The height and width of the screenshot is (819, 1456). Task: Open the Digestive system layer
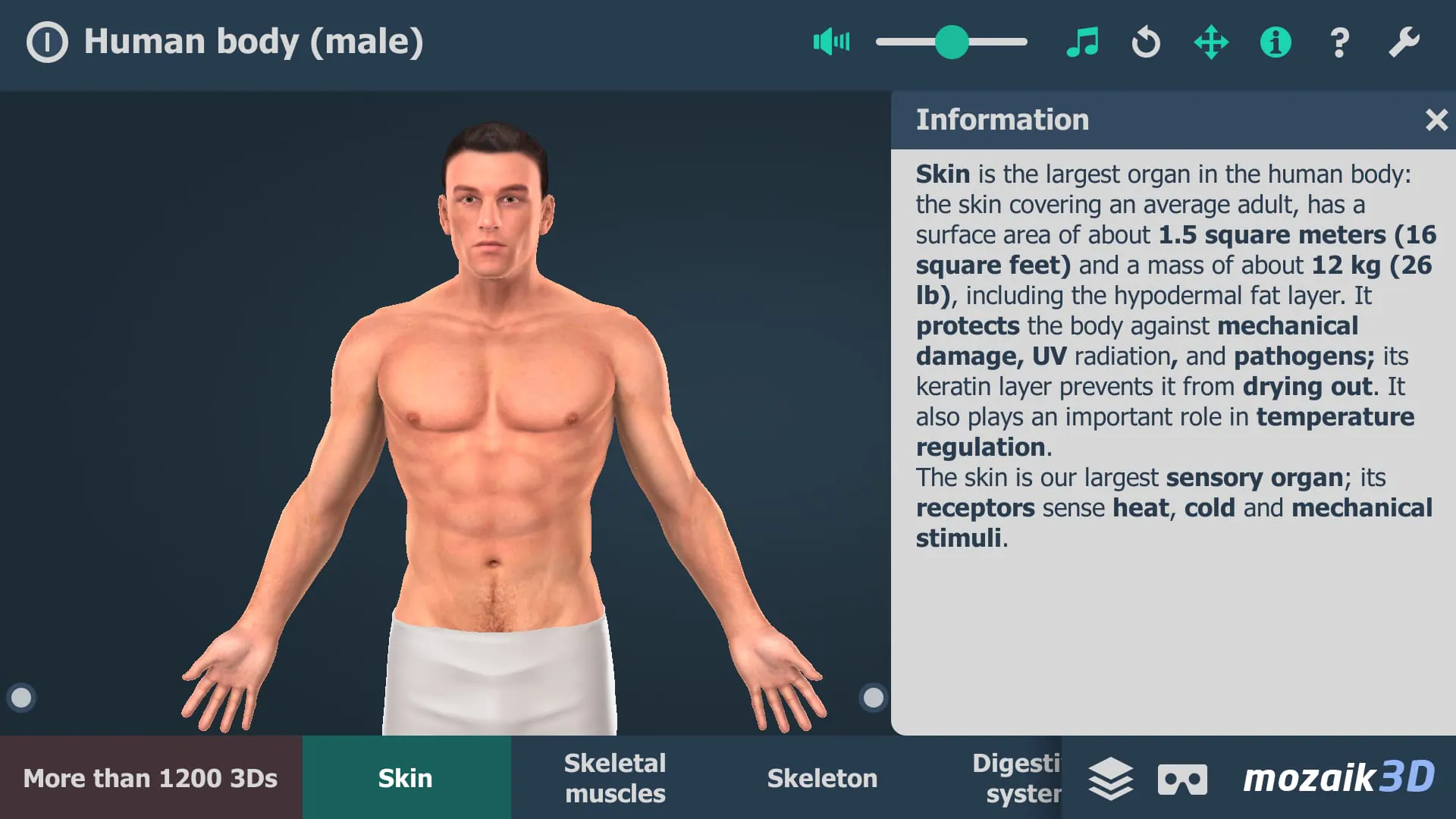1016,777
